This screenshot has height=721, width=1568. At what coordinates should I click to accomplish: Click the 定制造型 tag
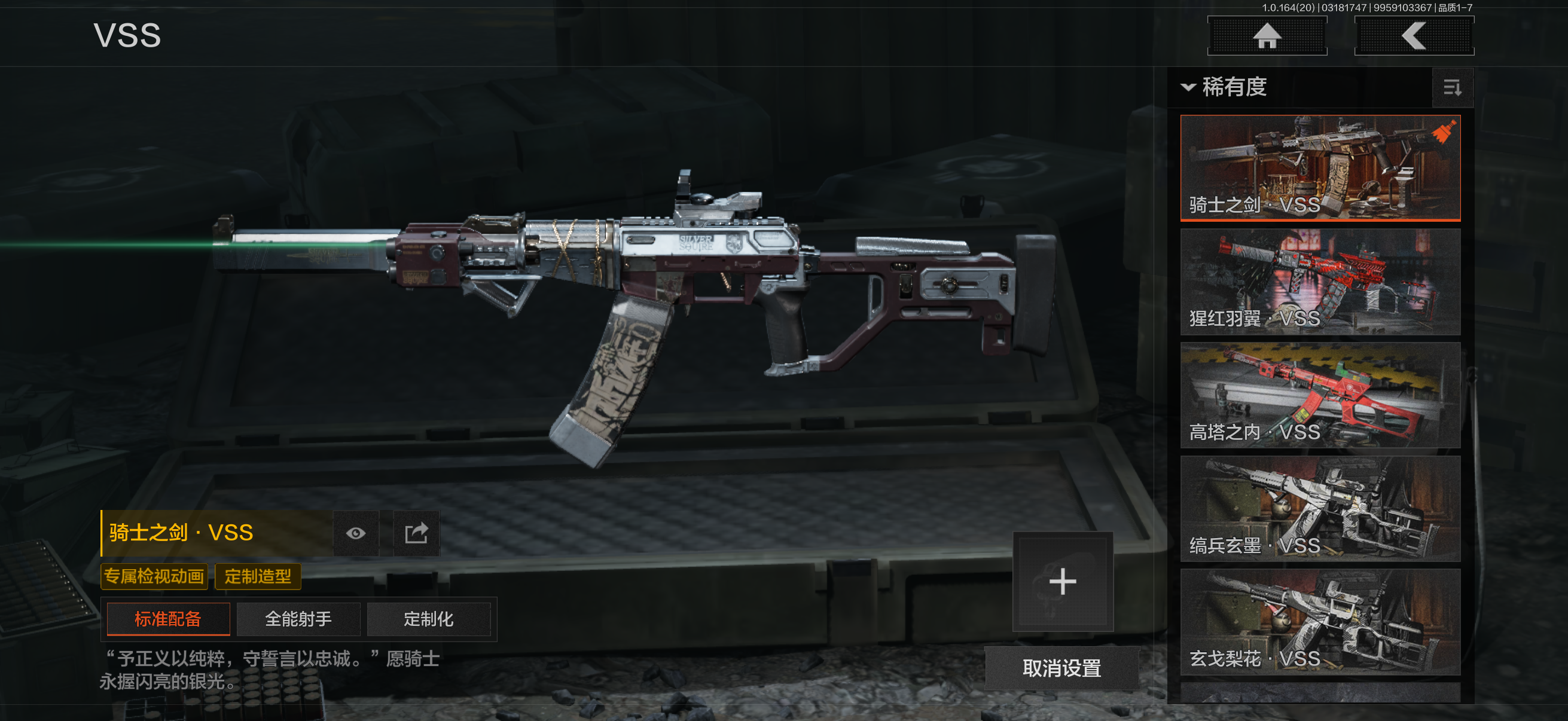click(x=258, y=576)
